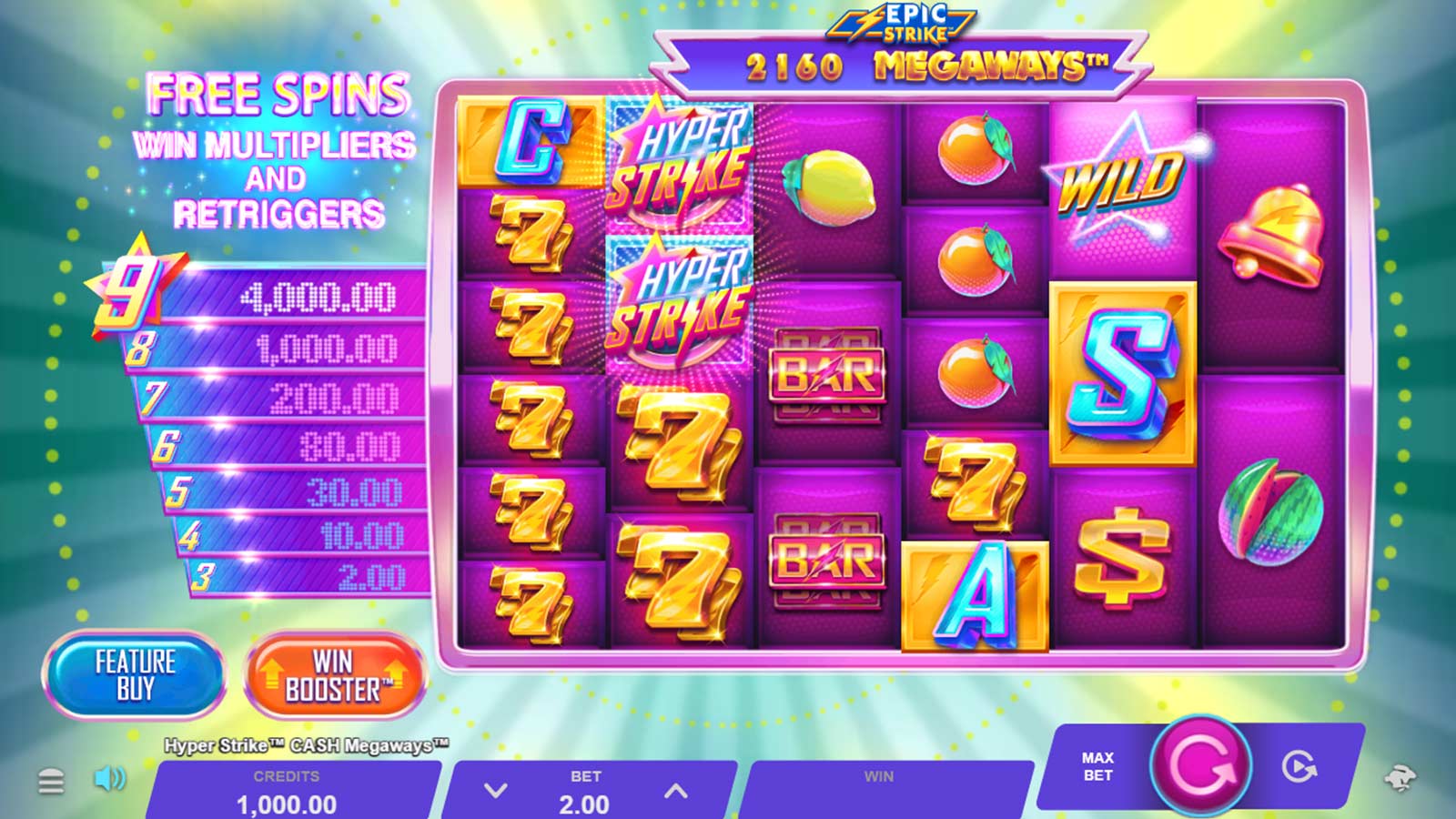Screen dimensions: 1456x819
Task: Toggle the rabbit turbo-spin icon
Action: pyautogui.click(x=1399, y=778)
